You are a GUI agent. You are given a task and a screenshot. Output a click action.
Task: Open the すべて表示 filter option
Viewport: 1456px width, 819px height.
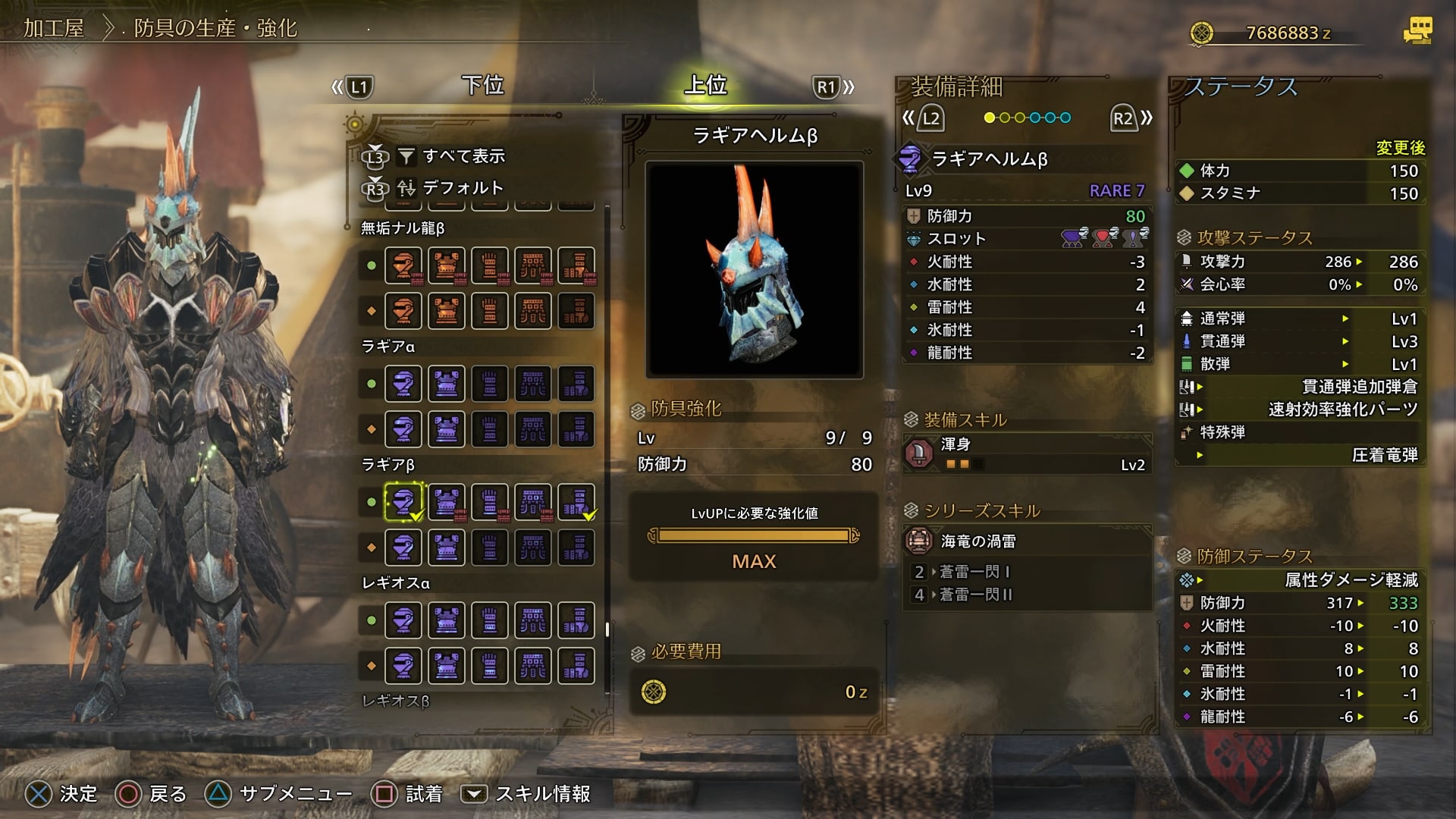coord(463,156)
